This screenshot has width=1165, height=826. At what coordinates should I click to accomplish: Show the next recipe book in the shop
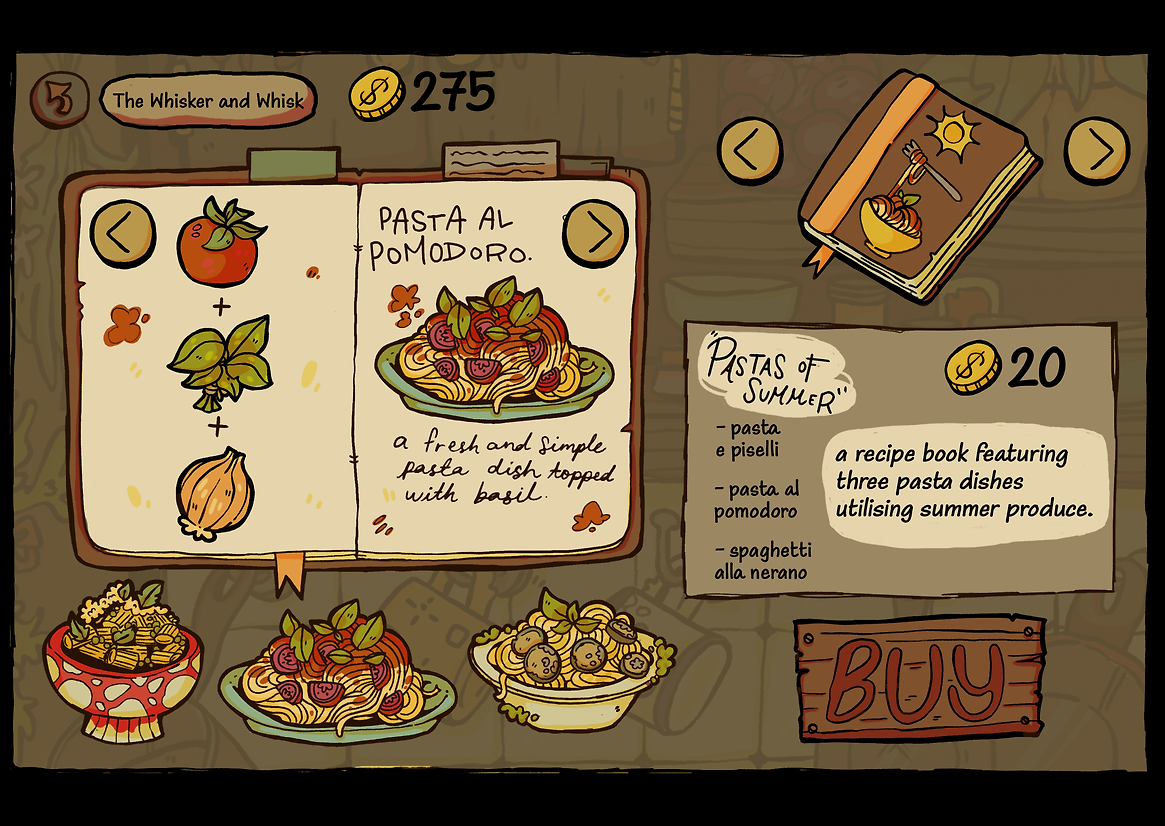tap(1096, 151)
